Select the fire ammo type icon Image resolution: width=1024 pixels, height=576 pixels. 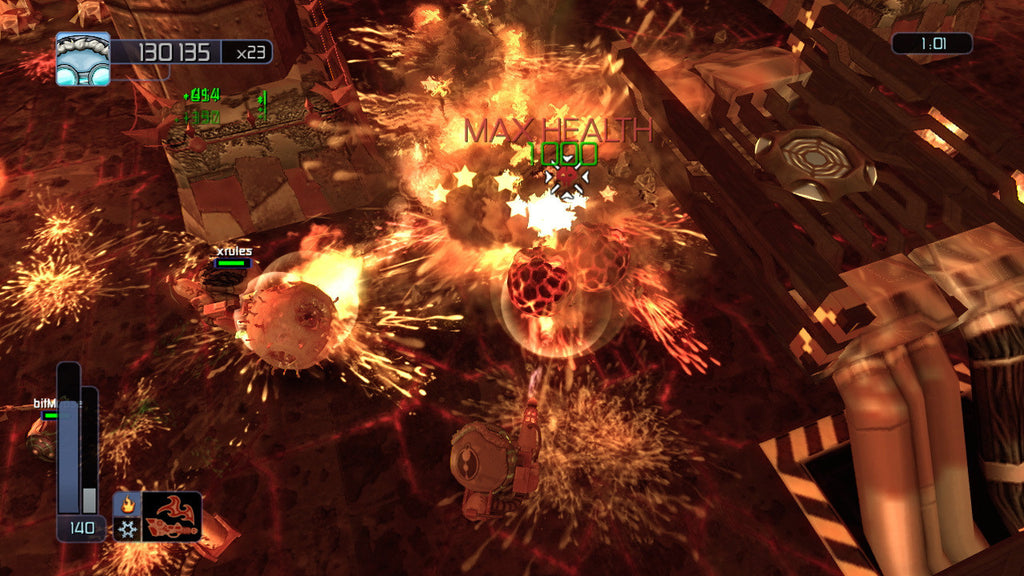[127, 504]
